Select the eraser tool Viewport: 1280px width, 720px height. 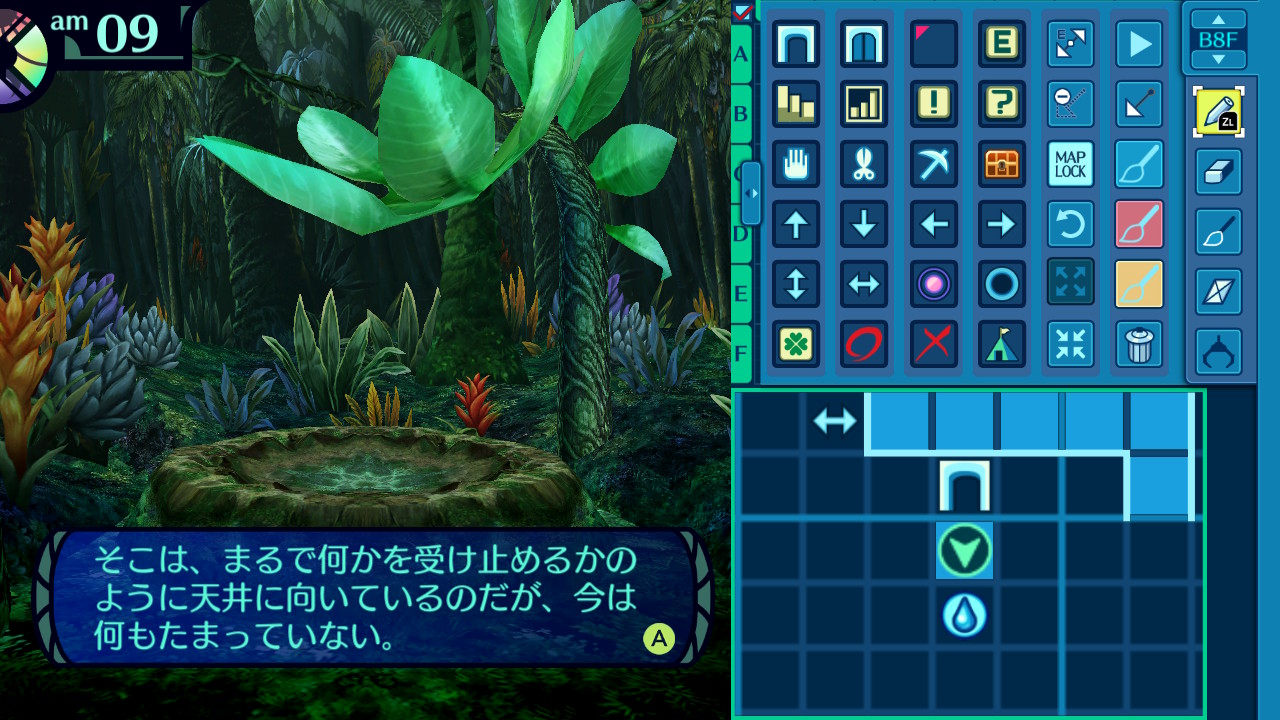[1218, 172]
